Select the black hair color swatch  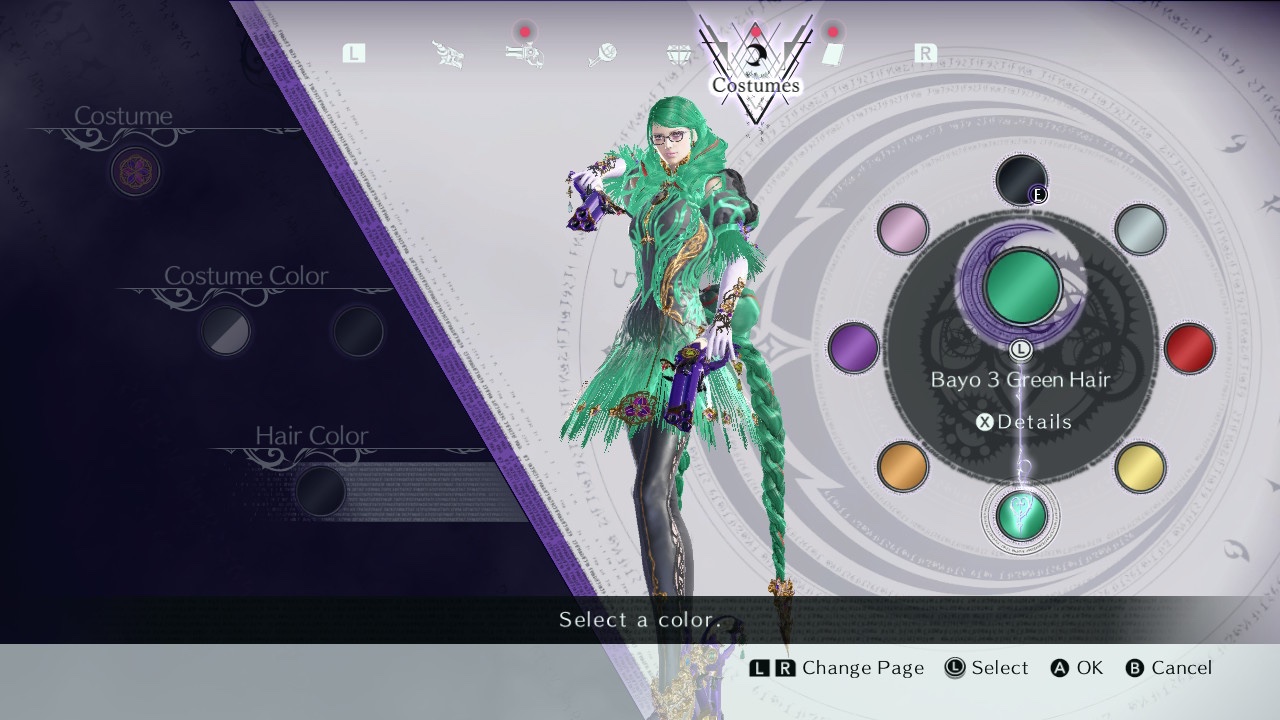1021,180
